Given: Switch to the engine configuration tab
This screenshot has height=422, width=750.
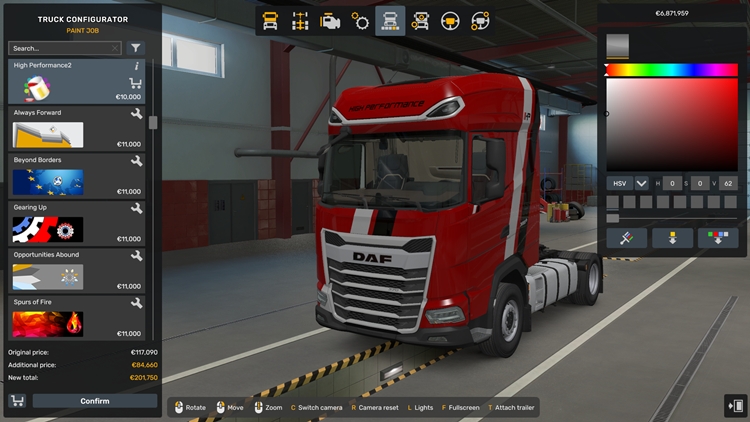Looking at the screenshot, I should coord(330,21).
